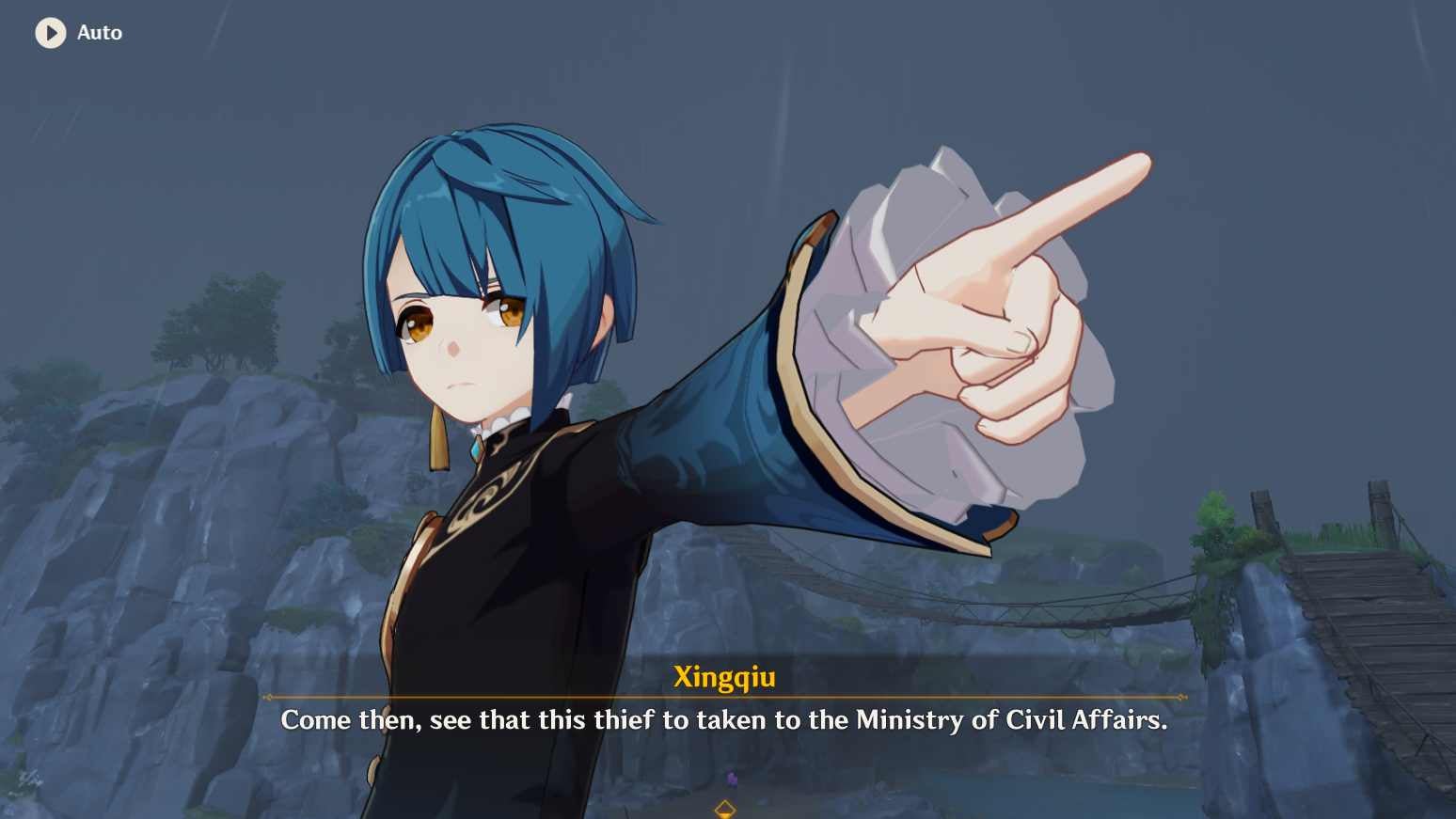The height and width of the screenshot is (819, 1456).
Task: Click the dialogue line about the Ministry of Civil Affairs
Action: coord(724,720)
